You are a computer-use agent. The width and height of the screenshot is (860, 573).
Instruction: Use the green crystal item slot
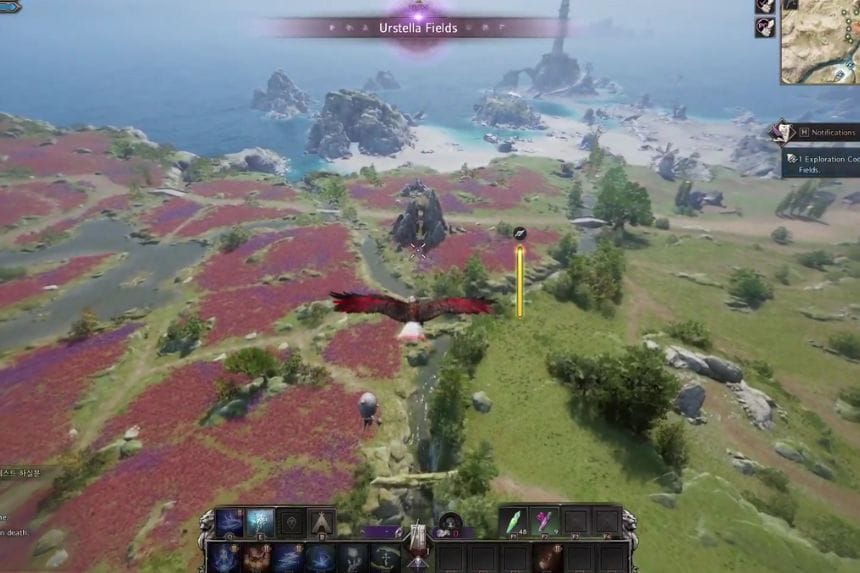(514, 521)
